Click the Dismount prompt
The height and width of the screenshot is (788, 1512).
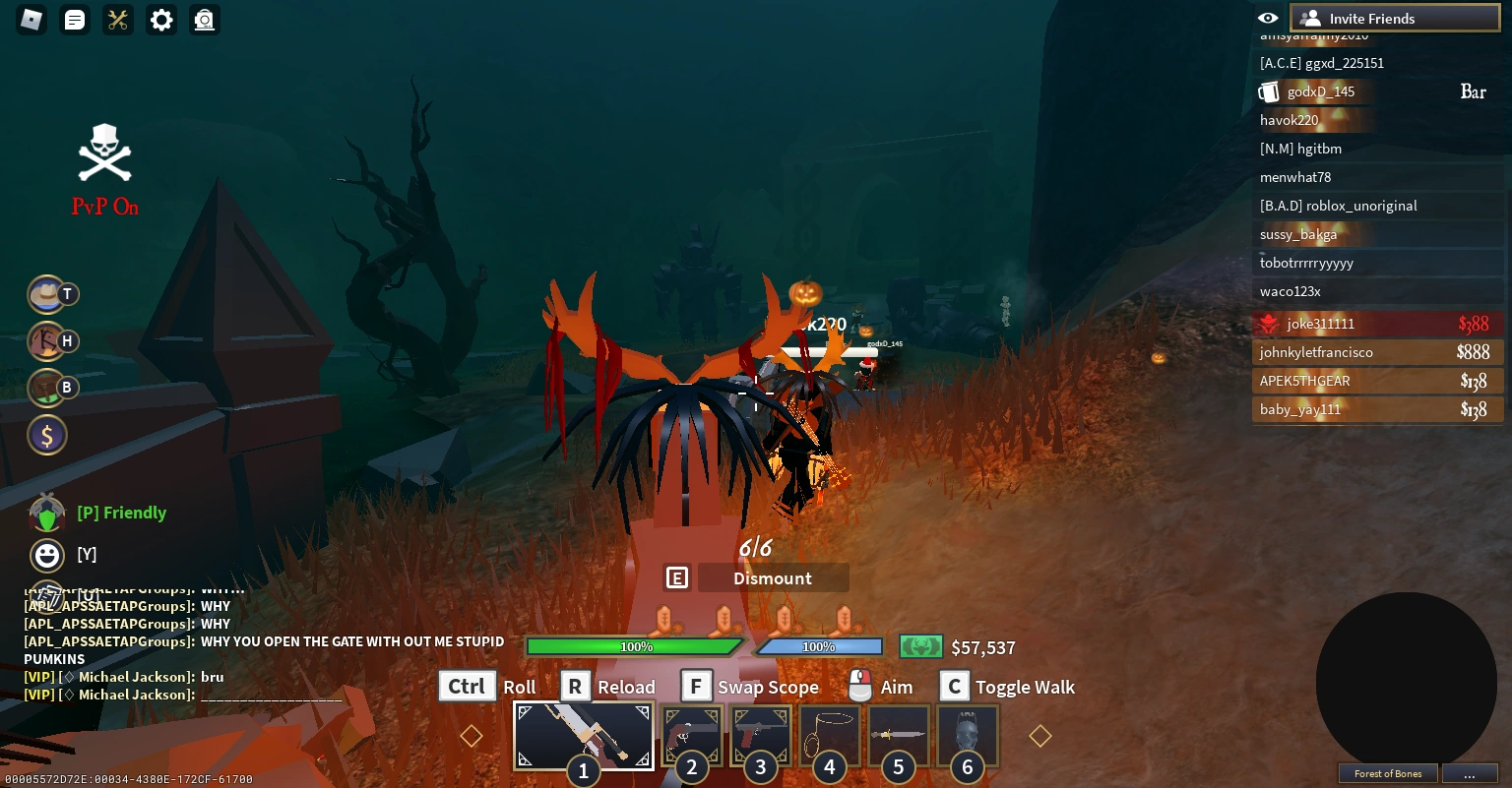point(773,577)
